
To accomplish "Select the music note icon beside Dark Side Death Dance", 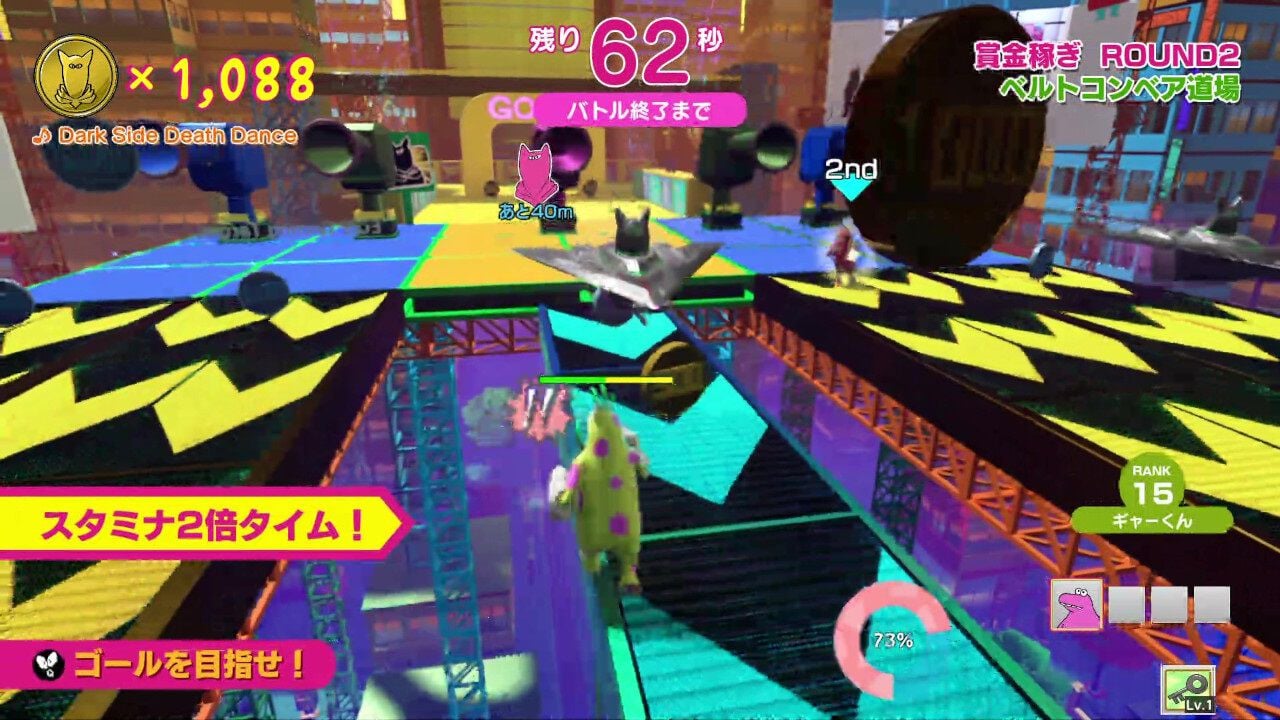I will [x=44, y=136].
